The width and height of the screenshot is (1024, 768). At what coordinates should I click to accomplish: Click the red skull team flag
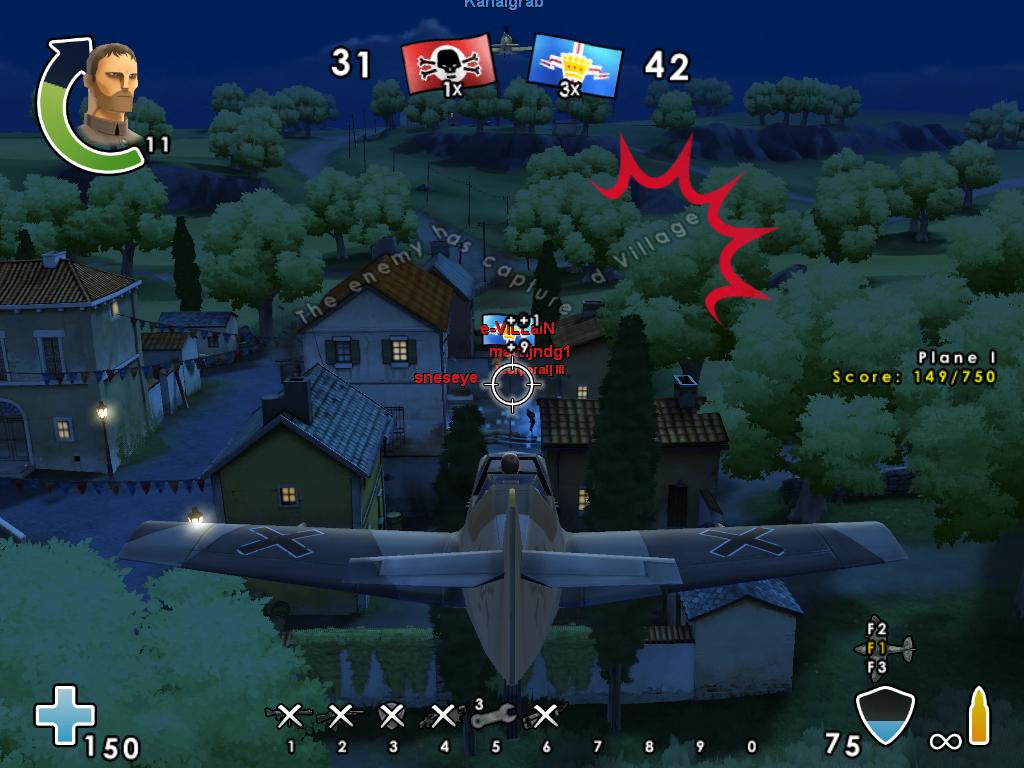[x=449, y=67]
